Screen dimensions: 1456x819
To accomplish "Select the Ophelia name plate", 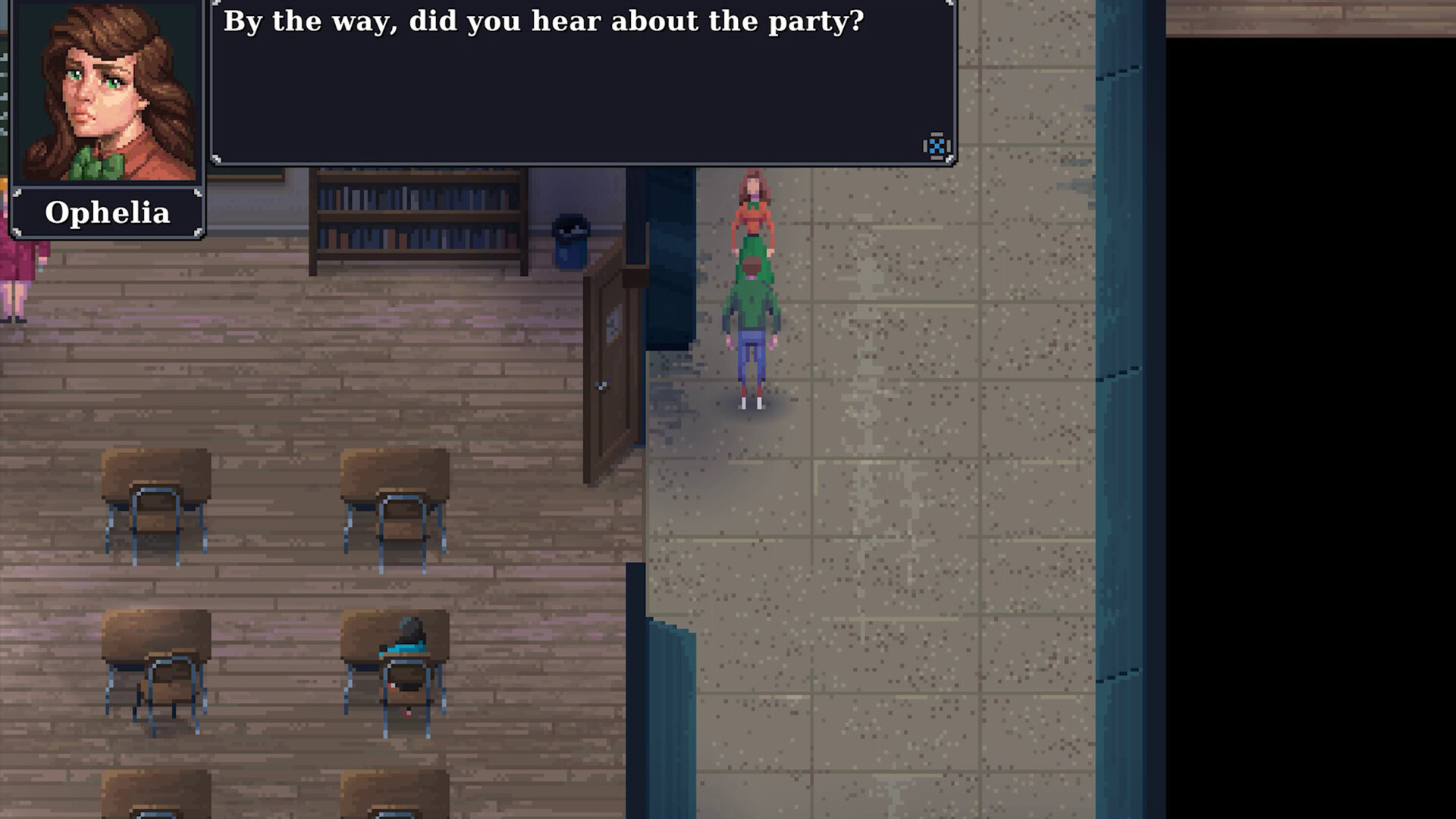I will (108, 213).
